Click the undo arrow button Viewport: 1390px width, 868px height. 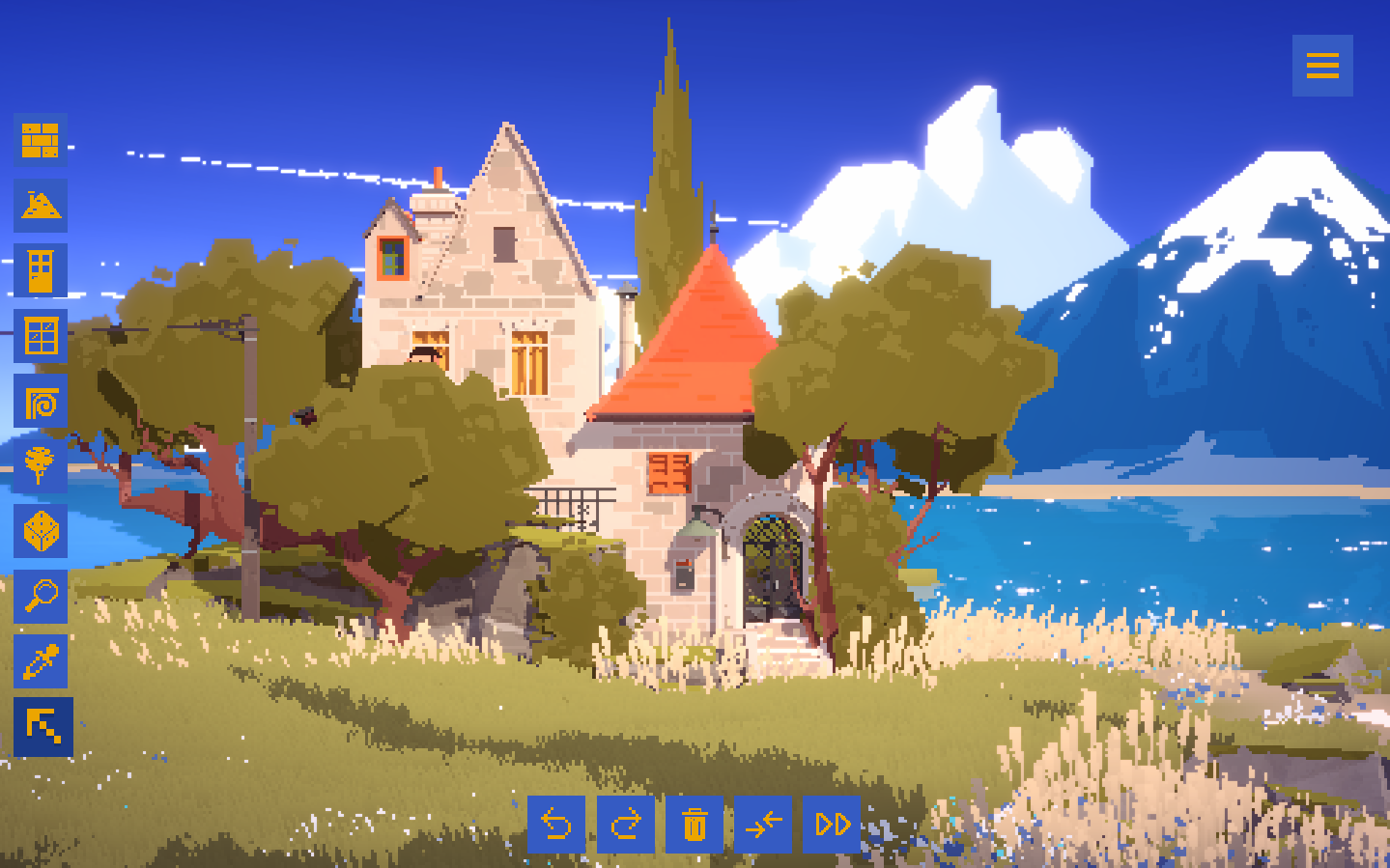coord(557,826)
